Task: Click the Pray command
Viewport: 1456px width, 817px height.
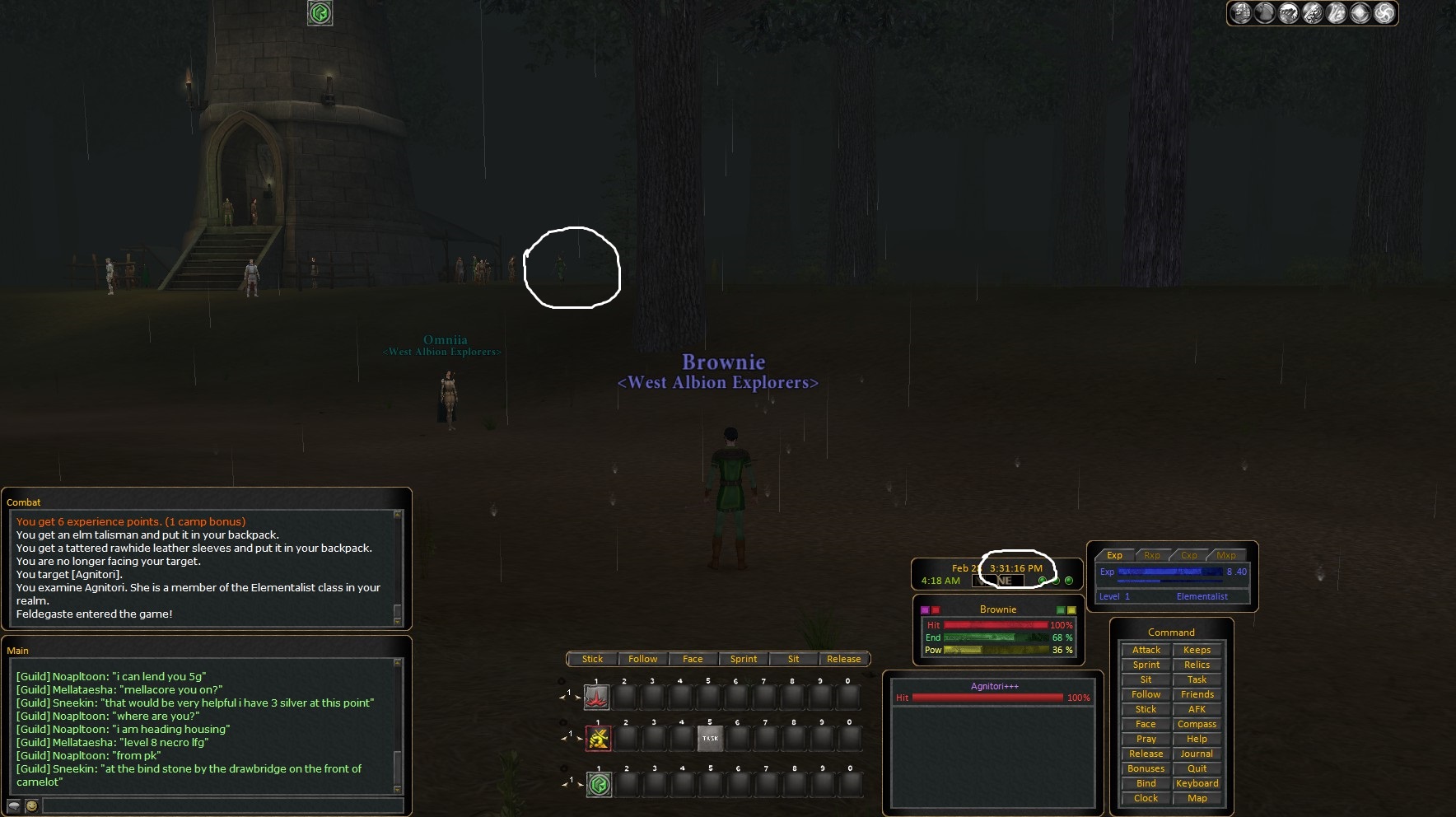Action: pos(1146,739)
